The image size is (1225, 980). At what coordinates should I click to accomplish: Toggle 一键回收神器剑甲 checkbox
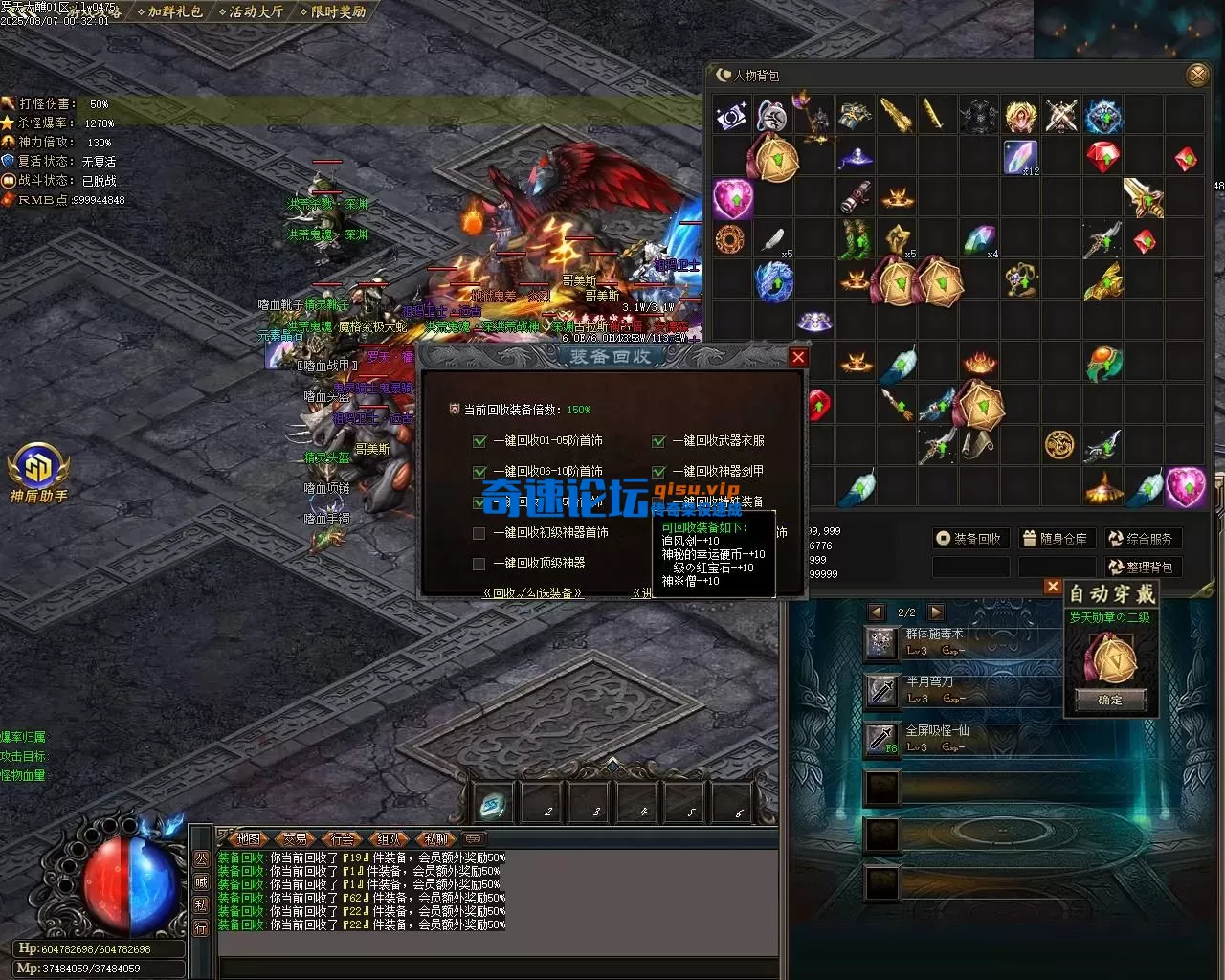coord(658,472)
